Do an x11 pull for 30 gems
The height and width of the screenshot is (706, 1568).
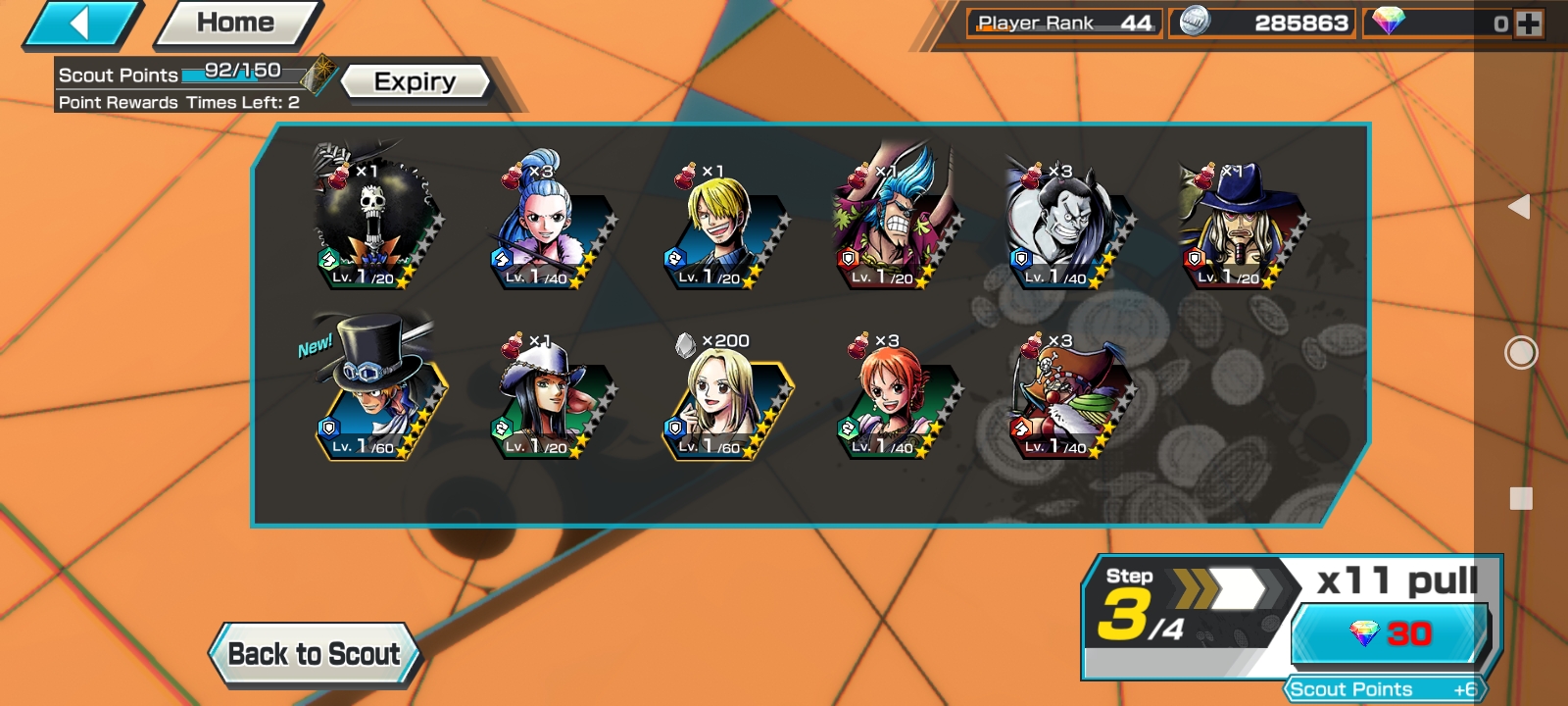[1390, 633]
